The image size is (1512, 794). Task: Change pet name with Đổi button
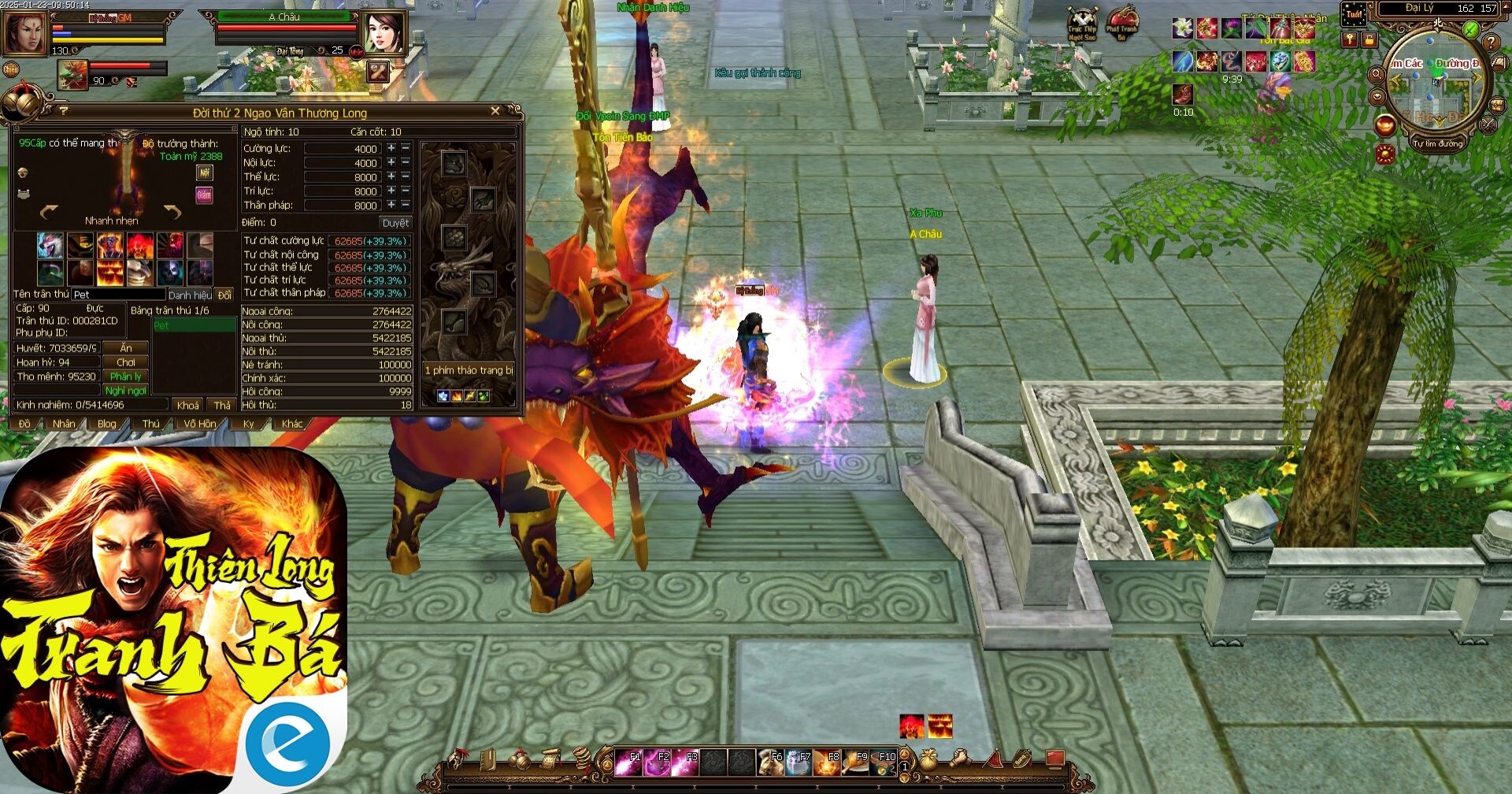pos(224,295)
